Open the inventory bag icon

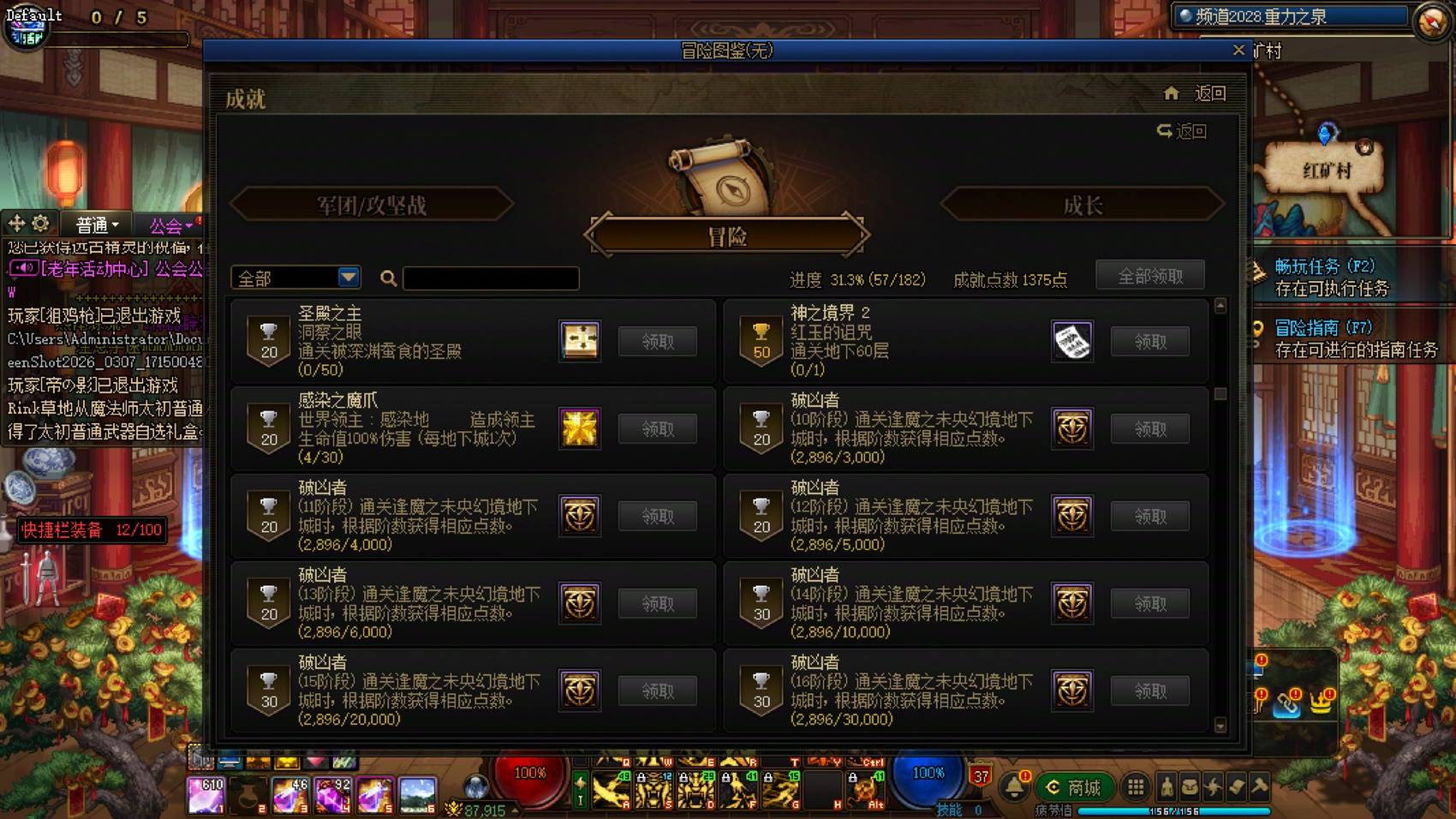pyautogui.click(x=1190, y=787)
